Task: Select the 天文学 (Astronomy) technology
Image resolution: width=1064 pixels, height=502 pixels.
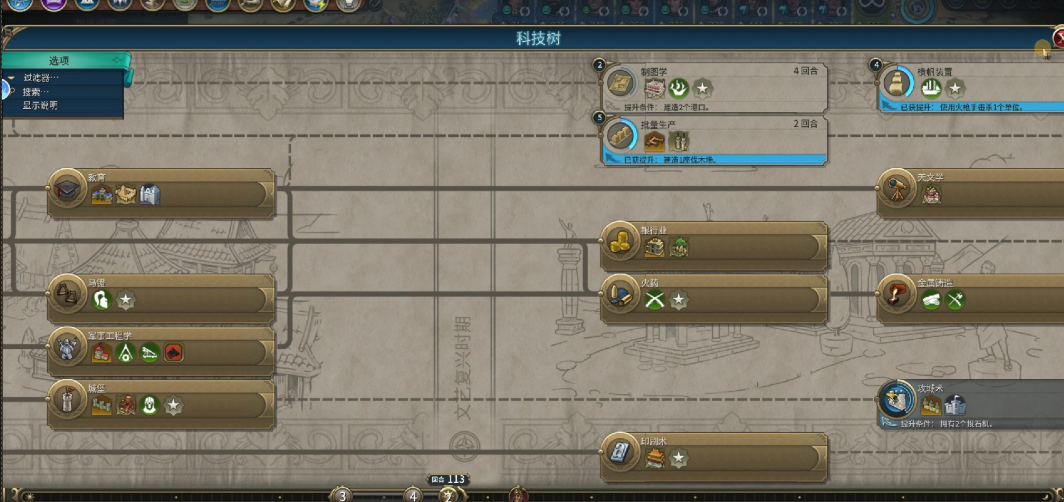Action: click(x=970, y=193)
